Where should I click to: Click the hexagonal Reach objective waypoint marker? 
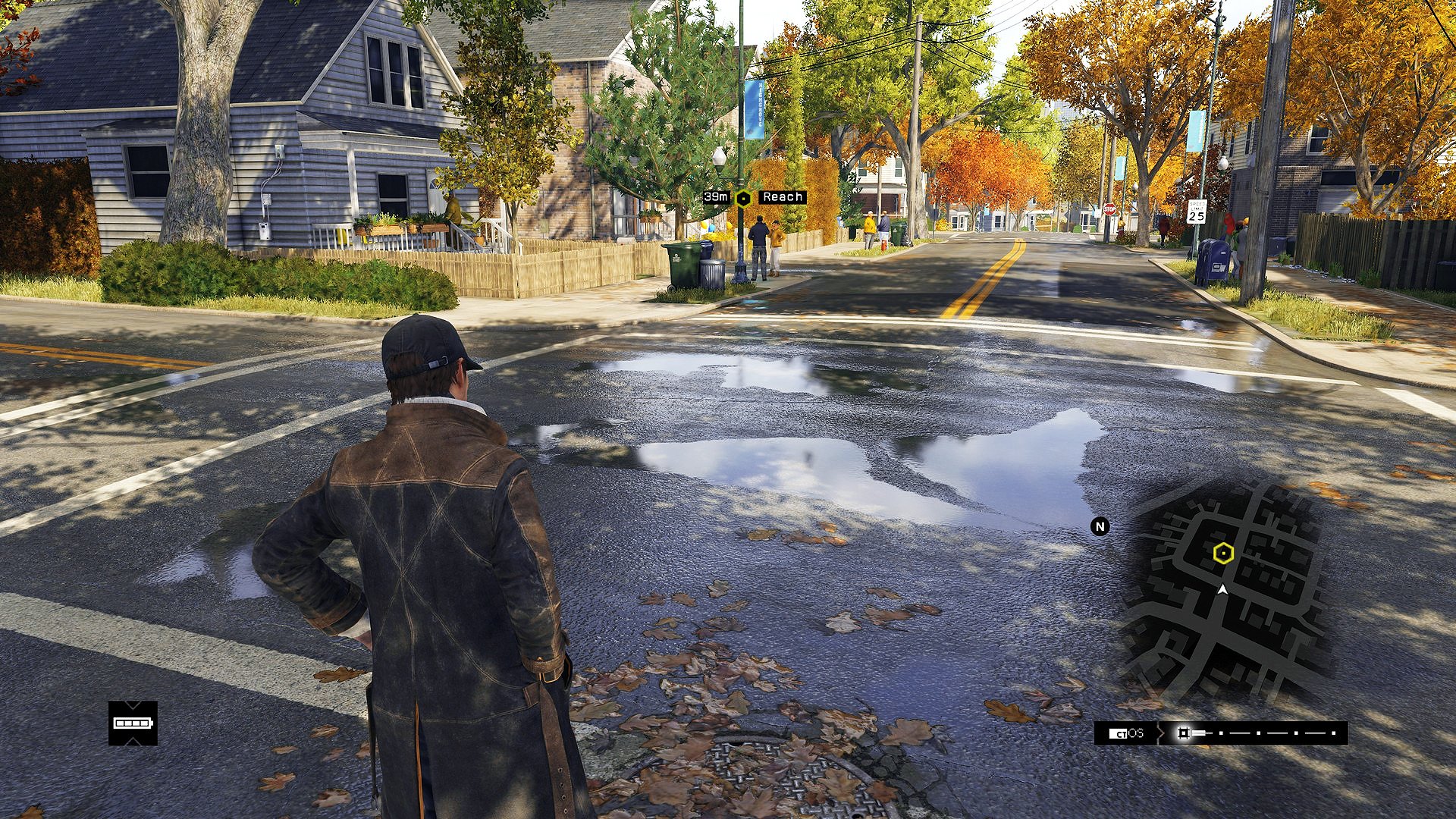click(744, 199)
